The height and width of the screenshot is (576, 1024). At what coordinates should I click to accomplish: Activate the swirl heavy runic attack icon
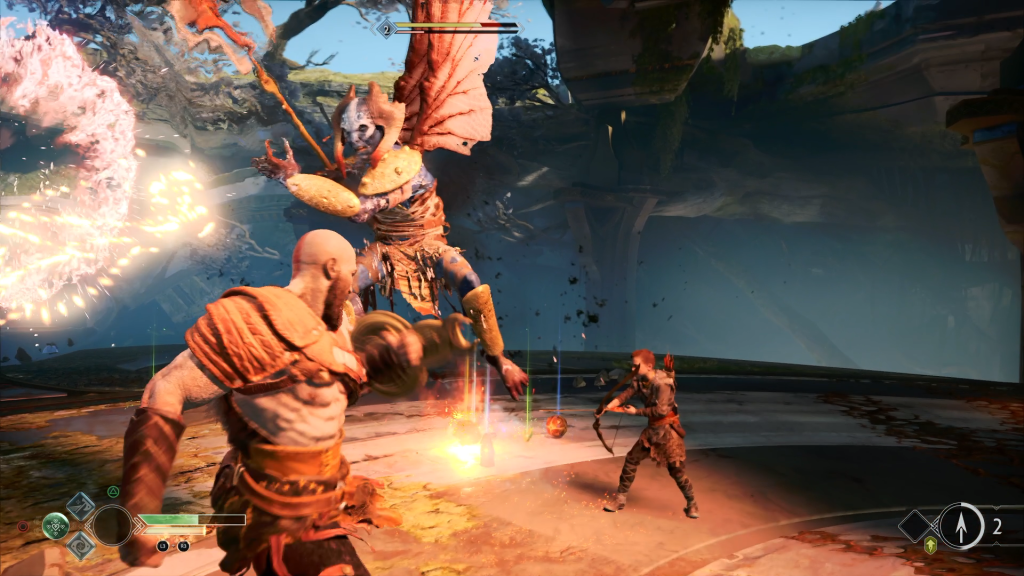click(x=81, y=545)
